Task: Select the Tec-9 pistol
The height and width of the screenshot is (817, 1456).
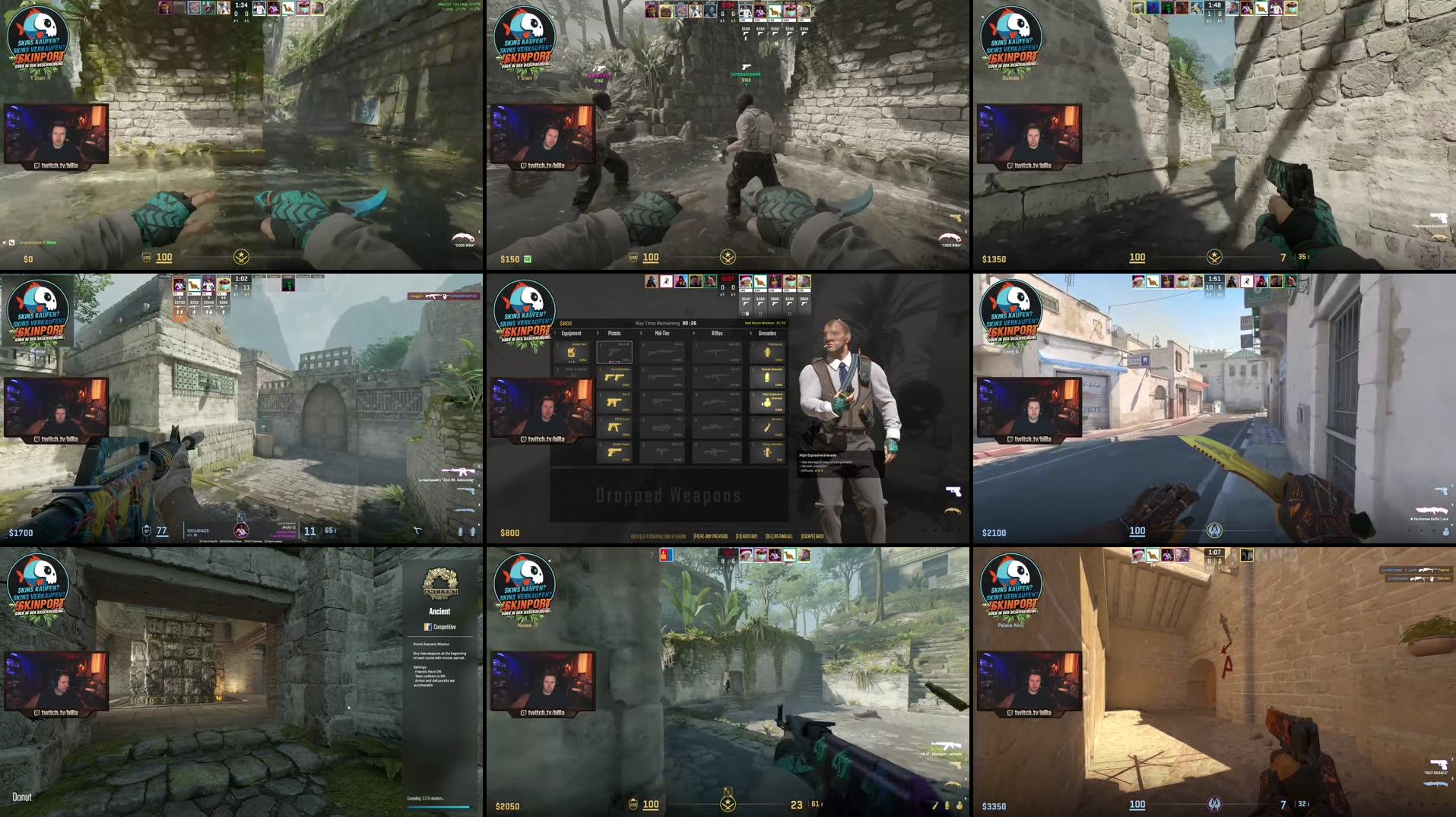Action: [614, 402]
